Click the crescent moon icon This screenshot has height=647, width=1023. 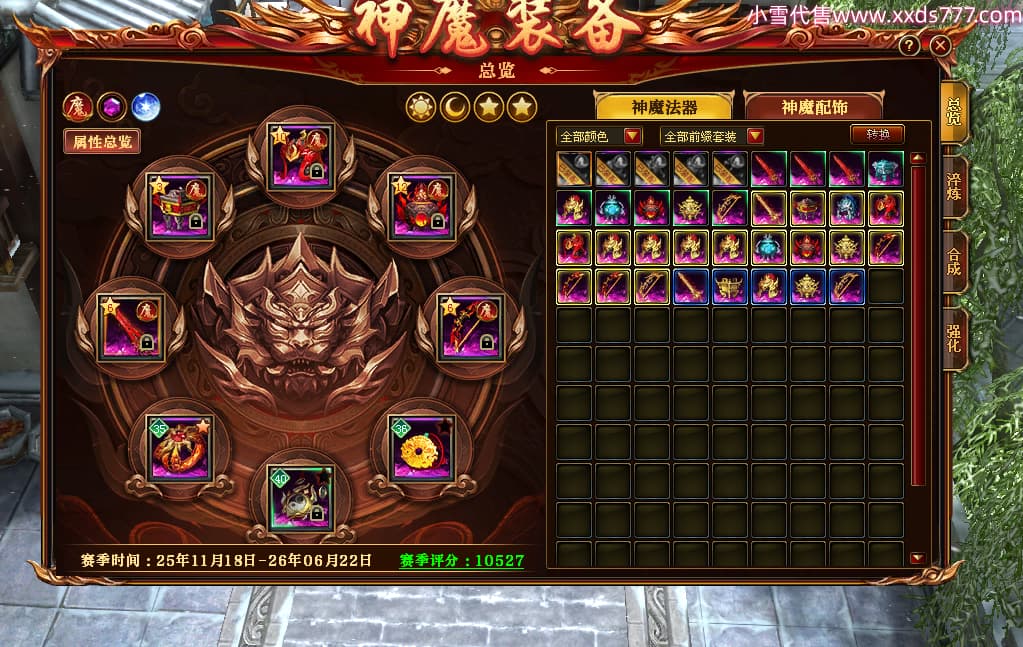455,107
